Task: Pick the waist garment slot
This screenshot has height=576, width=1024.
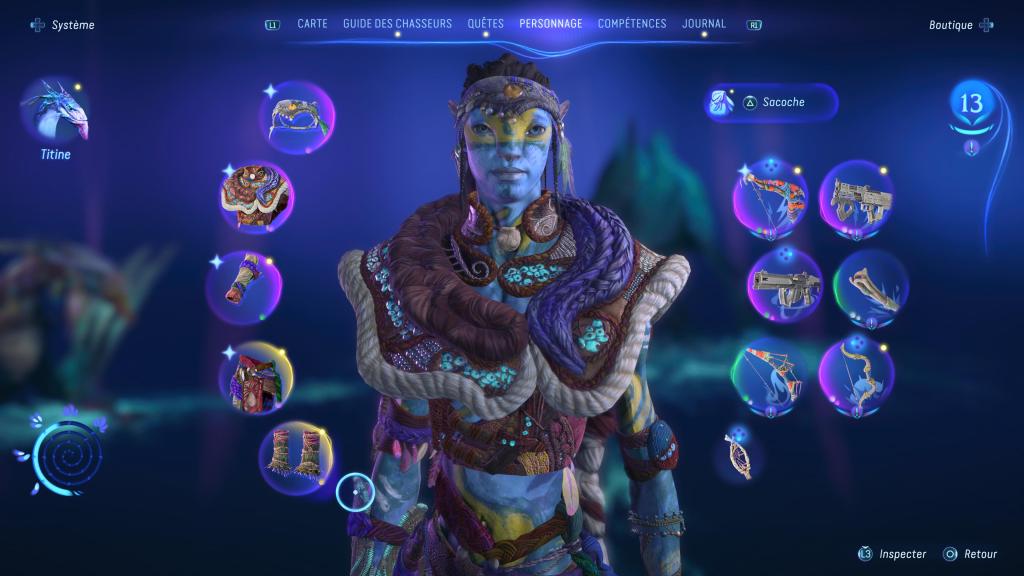Action: [x=257, y=377]
